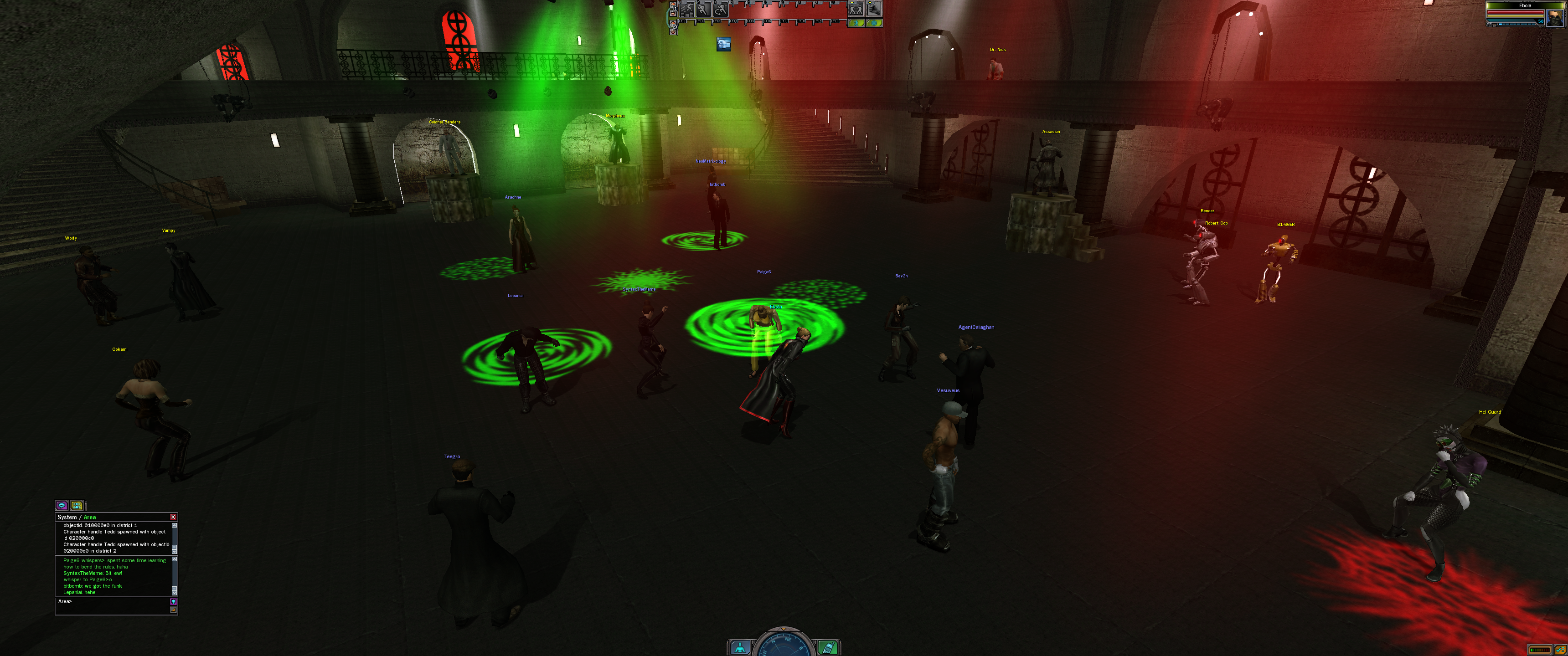Image resolution: width=1568 pixels, height=656 pixels.
Task: Toggle the green walking figure button
Action: [856, 23]
